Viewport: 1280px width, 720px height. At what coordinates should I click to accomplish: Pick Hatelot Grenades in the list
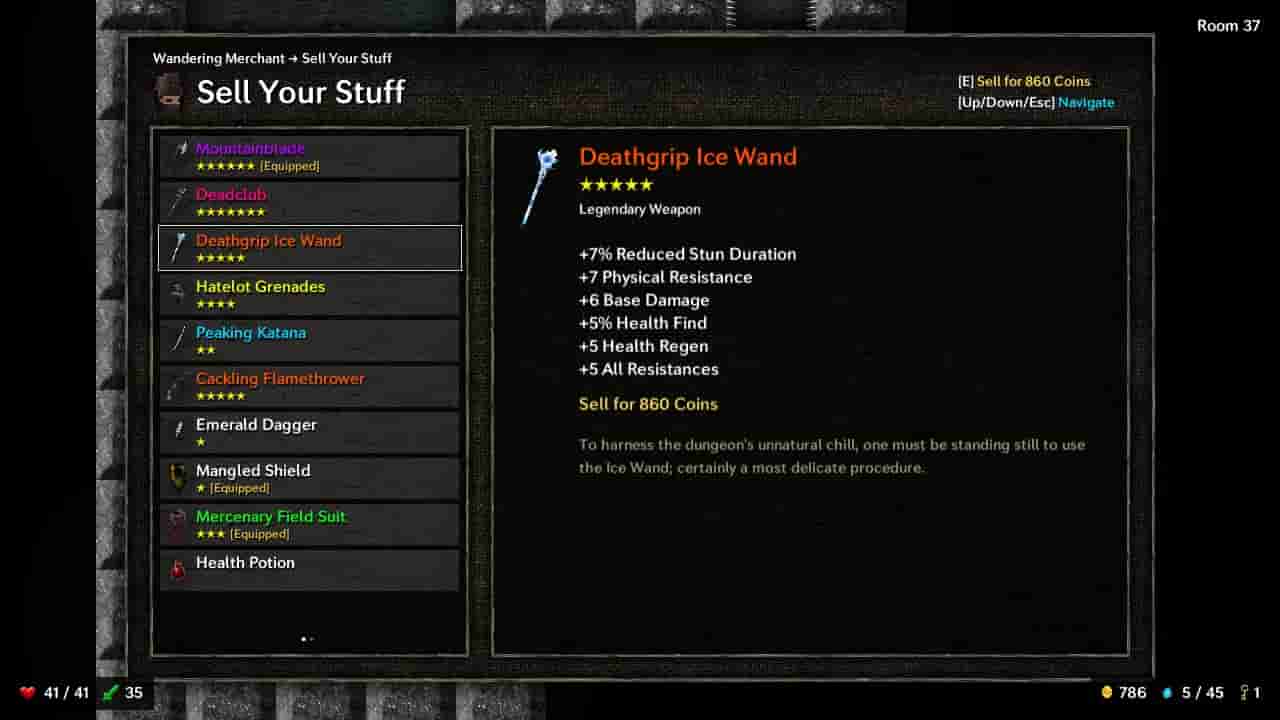[x=309, y=295]
